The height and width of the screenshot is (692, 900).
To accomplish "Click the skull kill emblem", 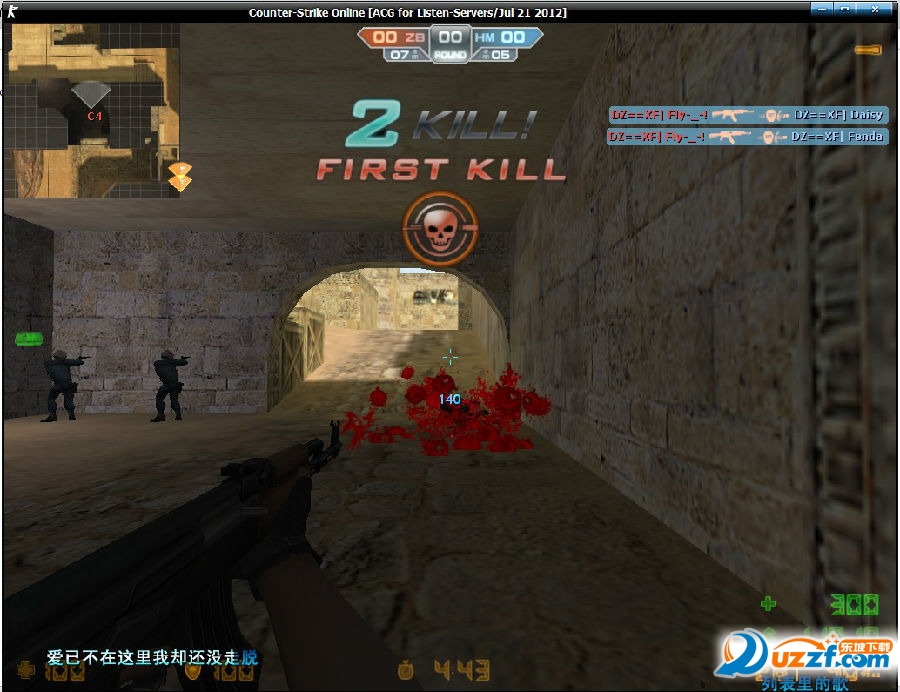I will (x=440, y=229).
